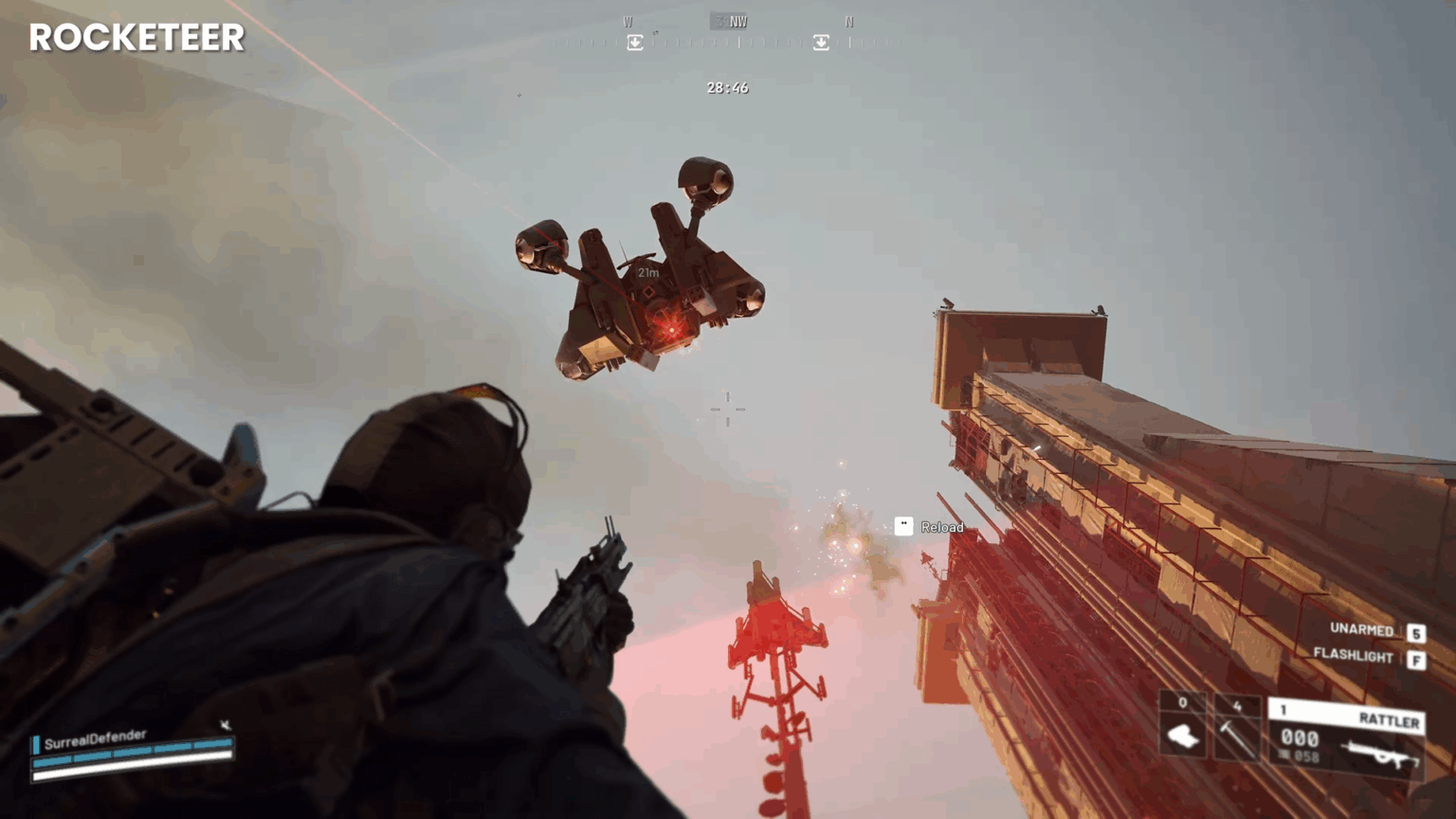This screenshot has width=1456, height=819.
Task: Toggle the FLASHLIGHT F keybind
Action: coord(1416,655)
